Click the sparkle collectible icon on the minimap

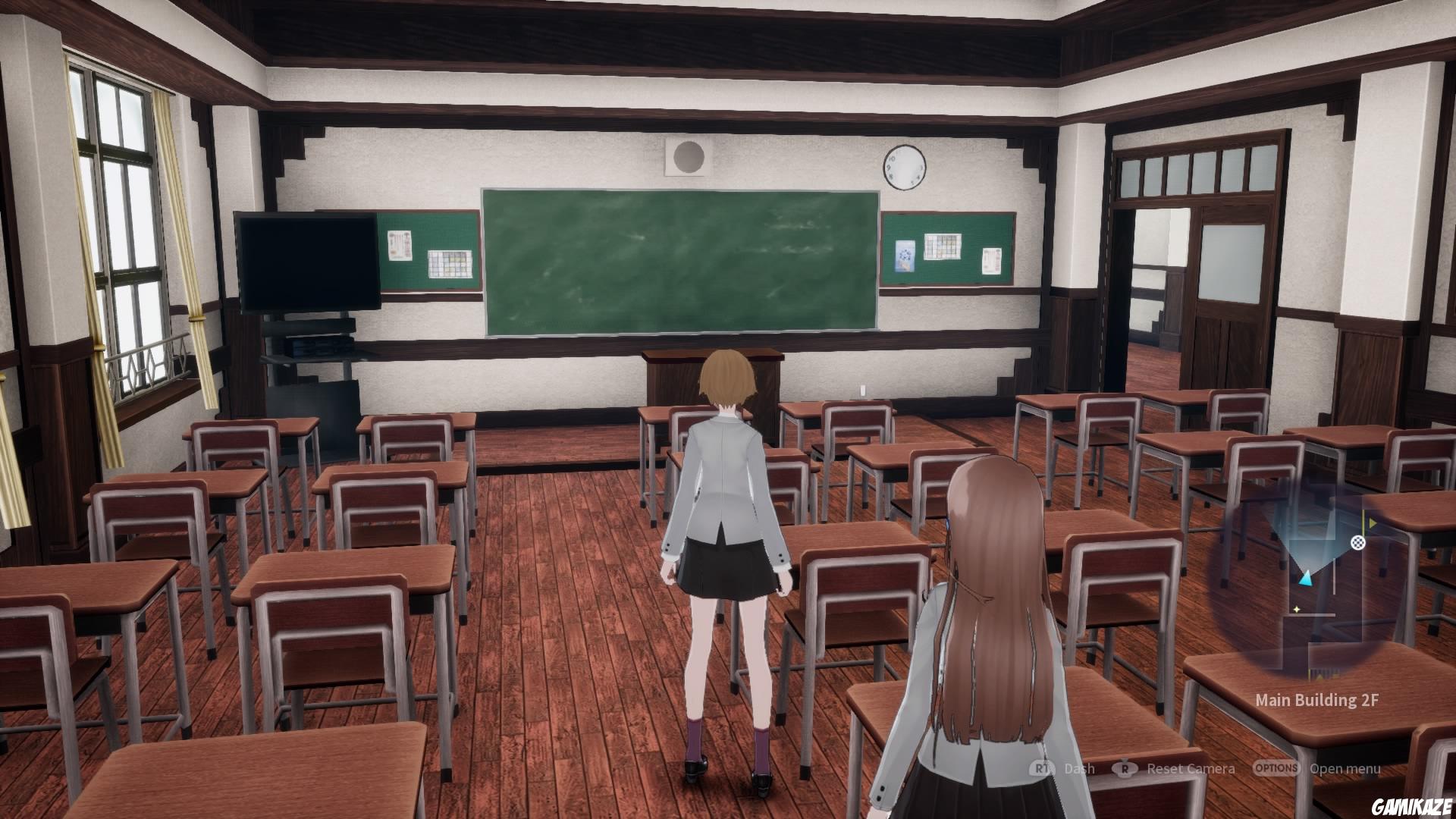(1297, 608)
